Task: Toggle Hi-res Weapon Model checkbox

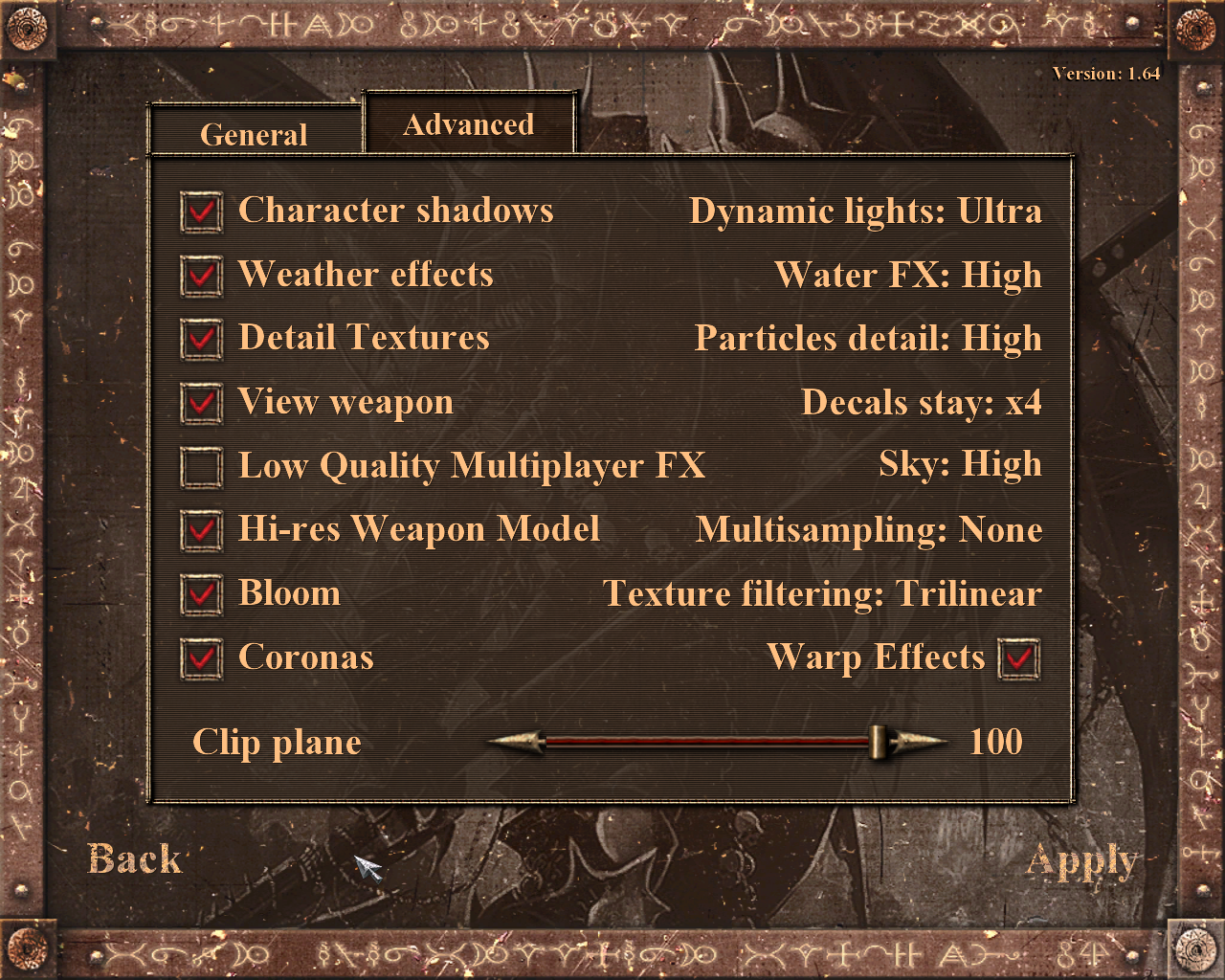Action: click(x=201, y=530)
